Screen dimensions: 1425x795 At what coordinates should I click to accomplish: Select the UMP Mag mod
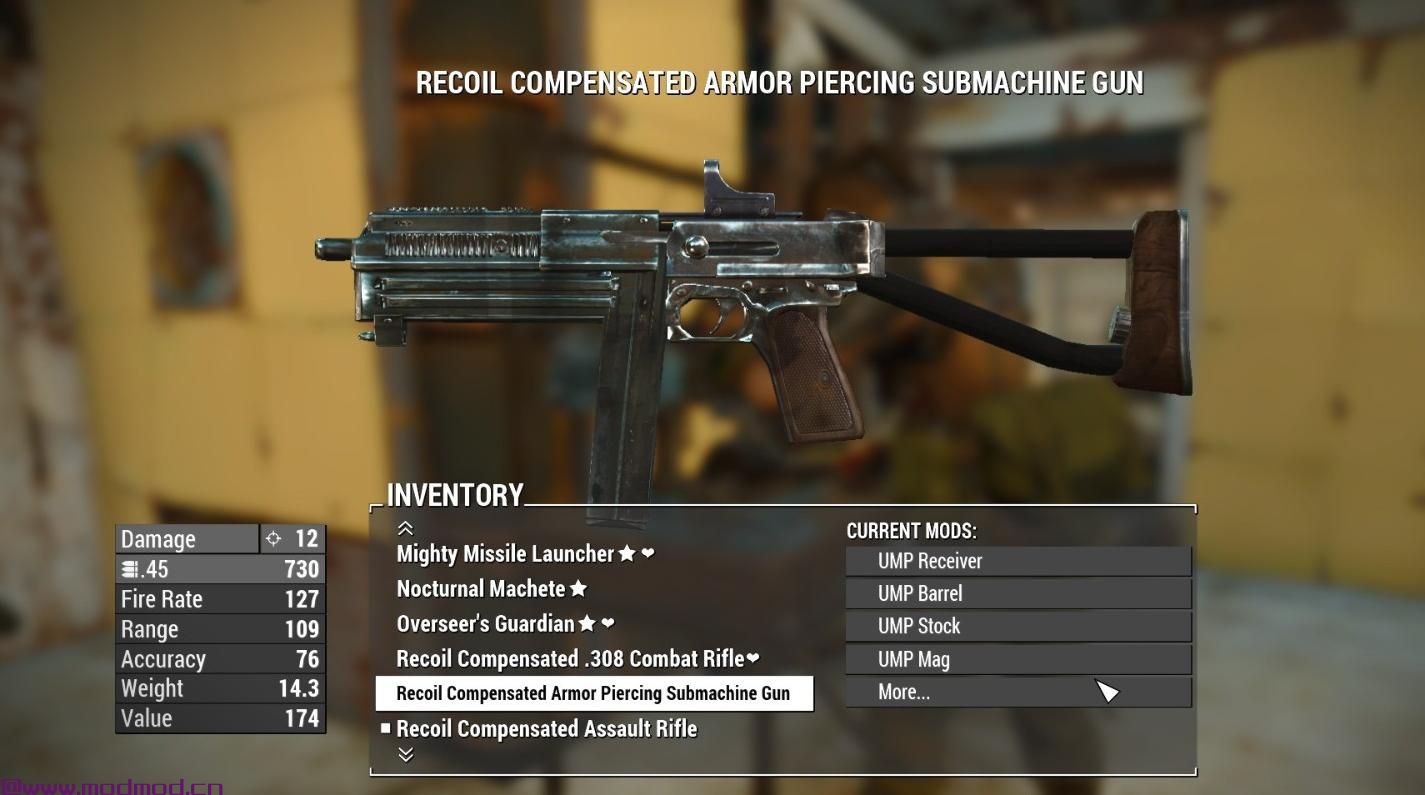pyautogui.click(x=1018, y=660)
